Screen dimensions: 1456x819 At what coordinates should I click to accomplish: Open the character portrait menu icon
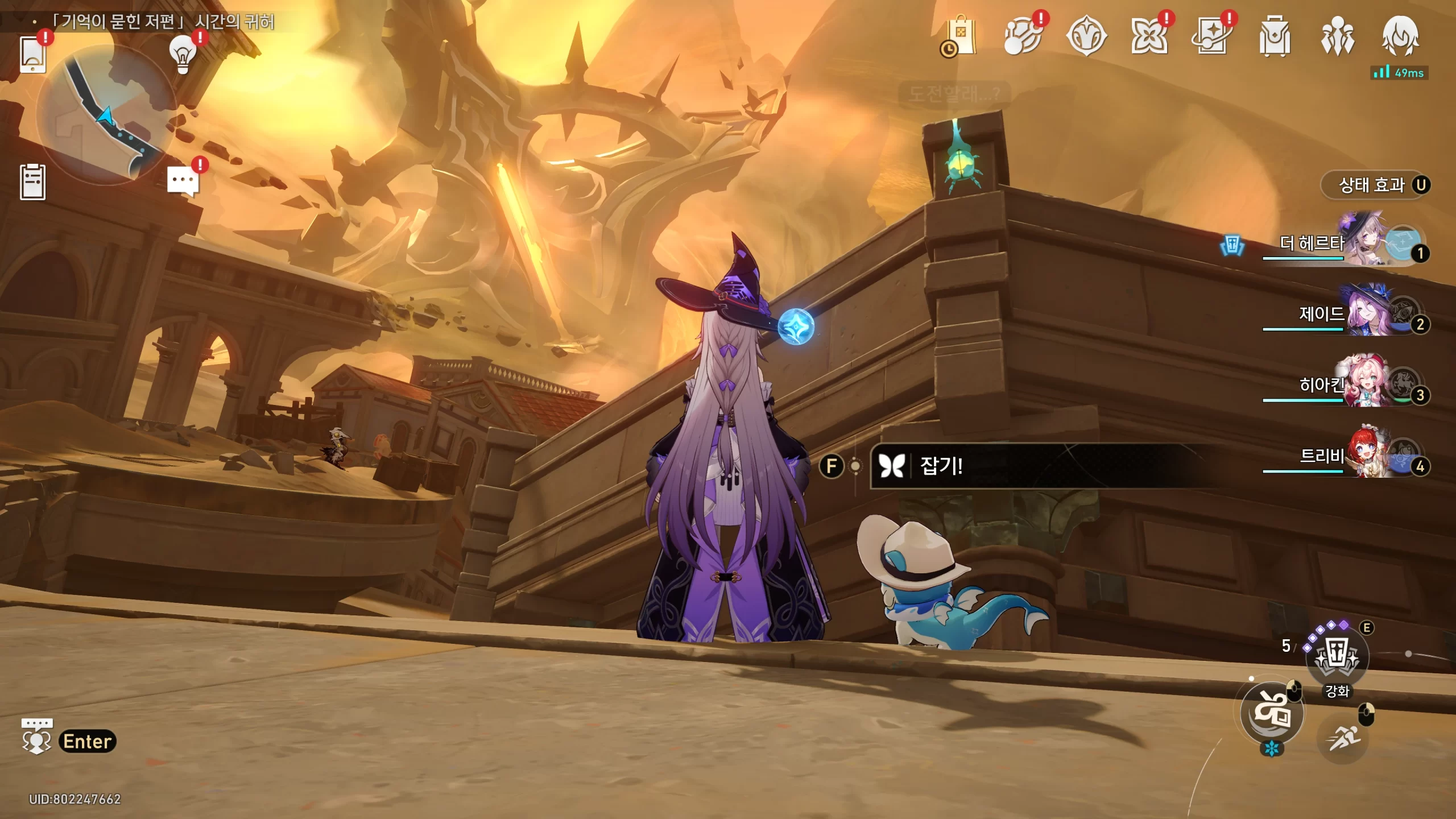1400,36
